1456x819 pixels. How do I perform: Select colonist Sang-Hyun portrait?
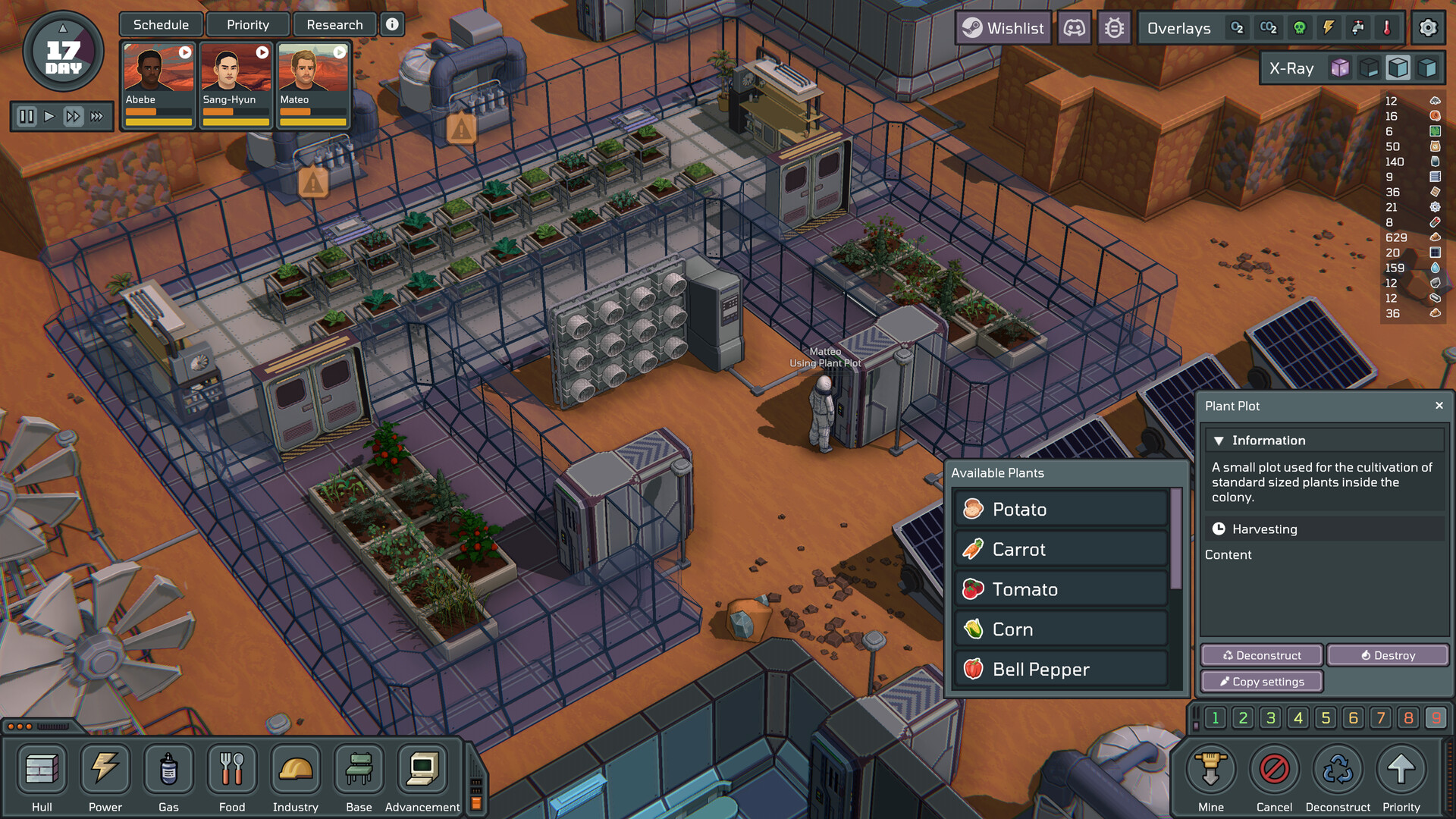pos(235,83)
